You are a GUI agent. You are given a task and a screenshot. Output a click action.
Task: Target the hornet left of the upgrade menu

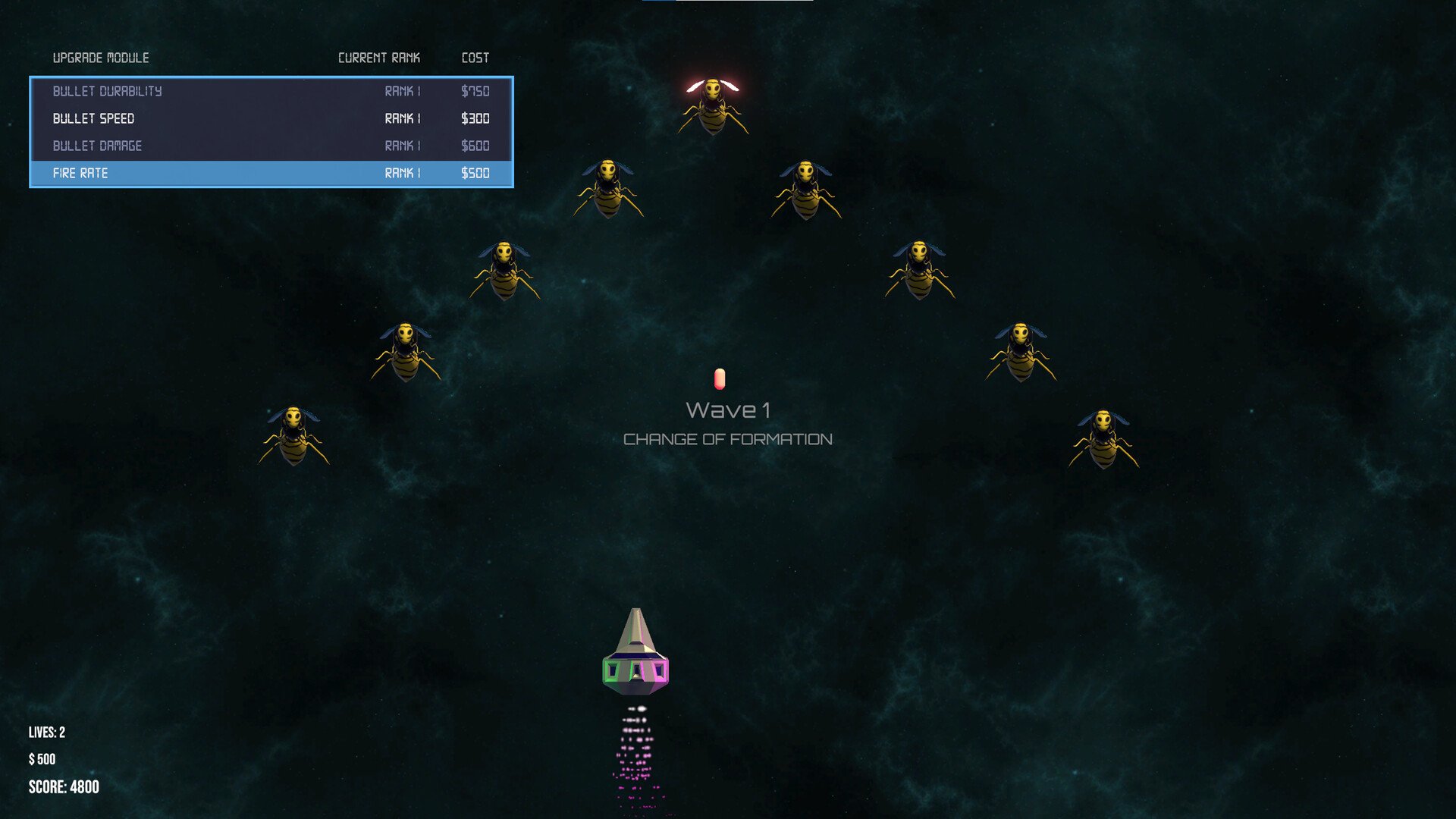[406, 353]
